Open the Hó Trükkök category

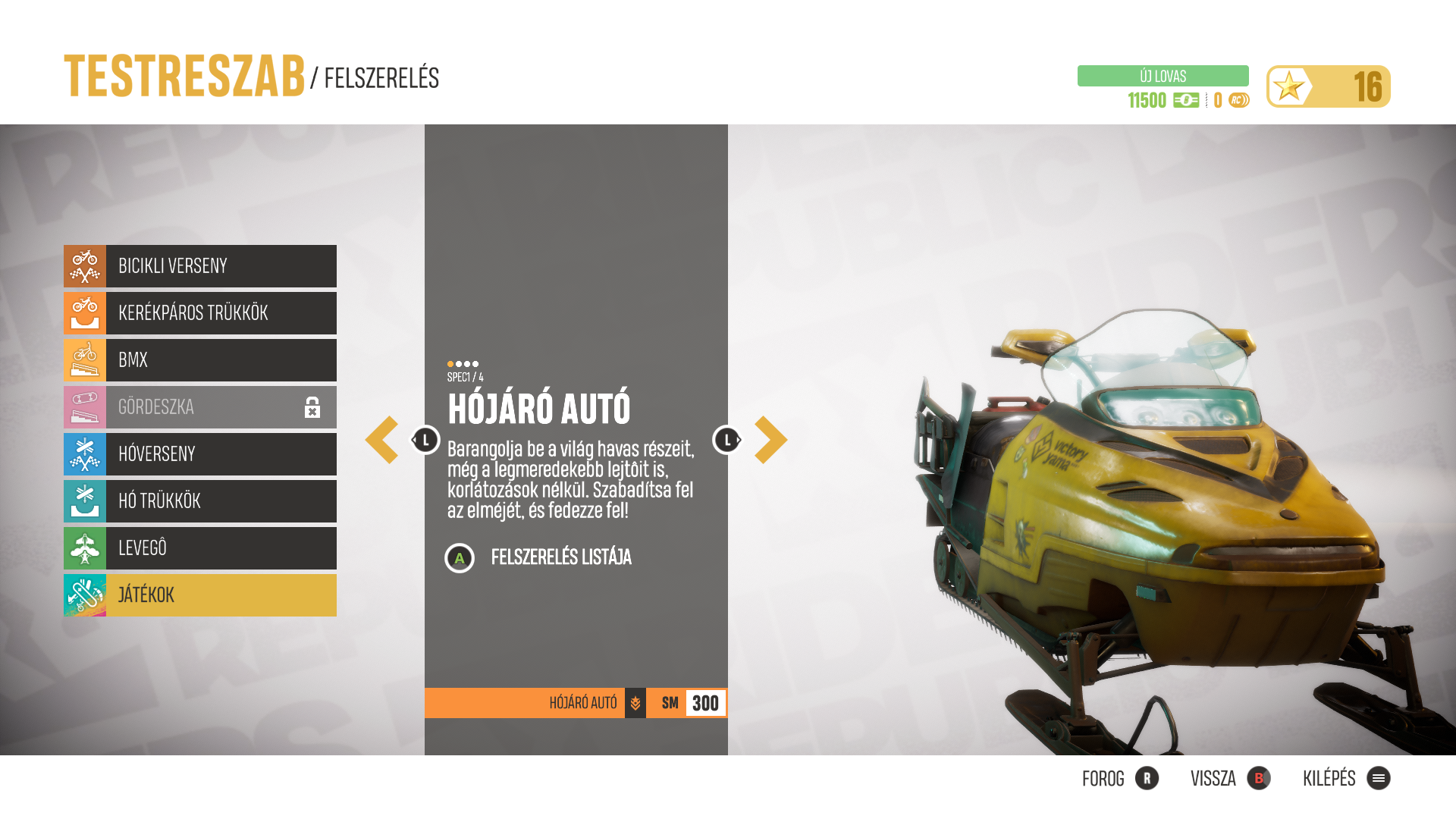[x=200, y=501]
